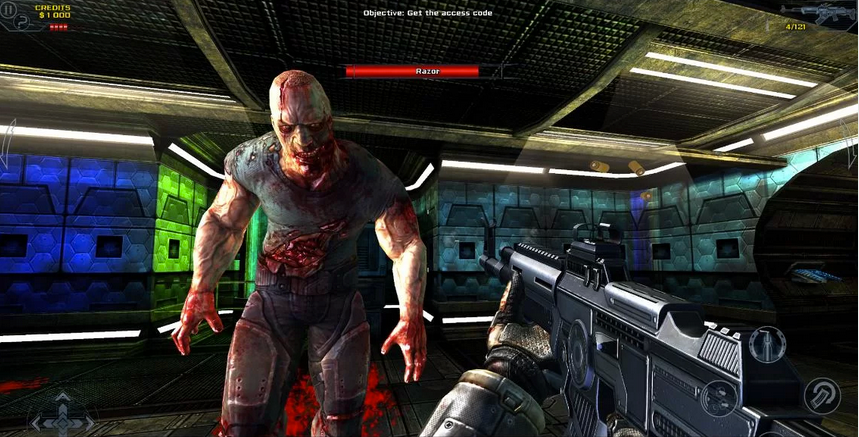Tap the movement directional pad
Screen dimensions: 859x437
[x=61, y=415]
